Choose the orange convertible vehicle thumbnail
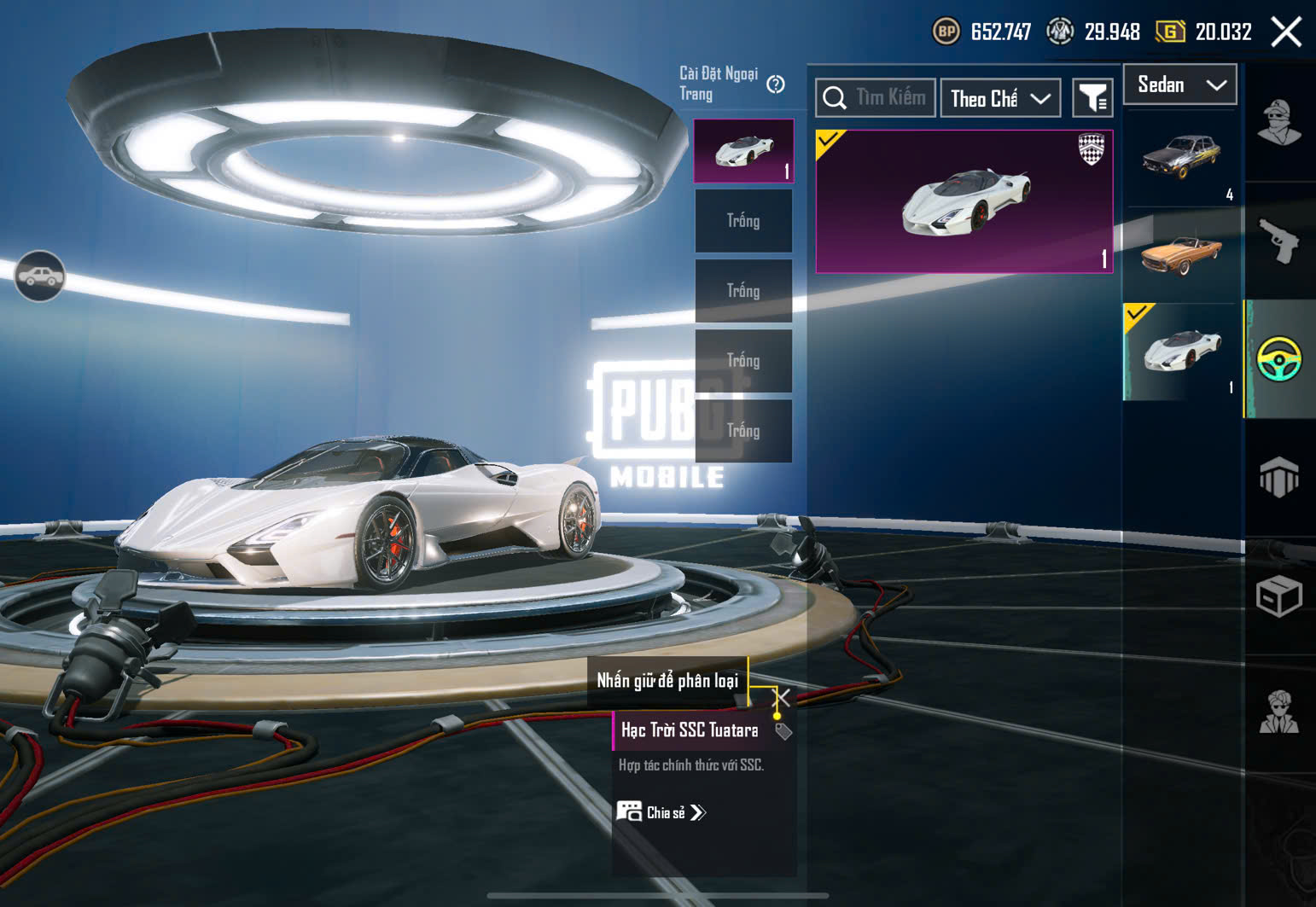 coord(1181,254)
